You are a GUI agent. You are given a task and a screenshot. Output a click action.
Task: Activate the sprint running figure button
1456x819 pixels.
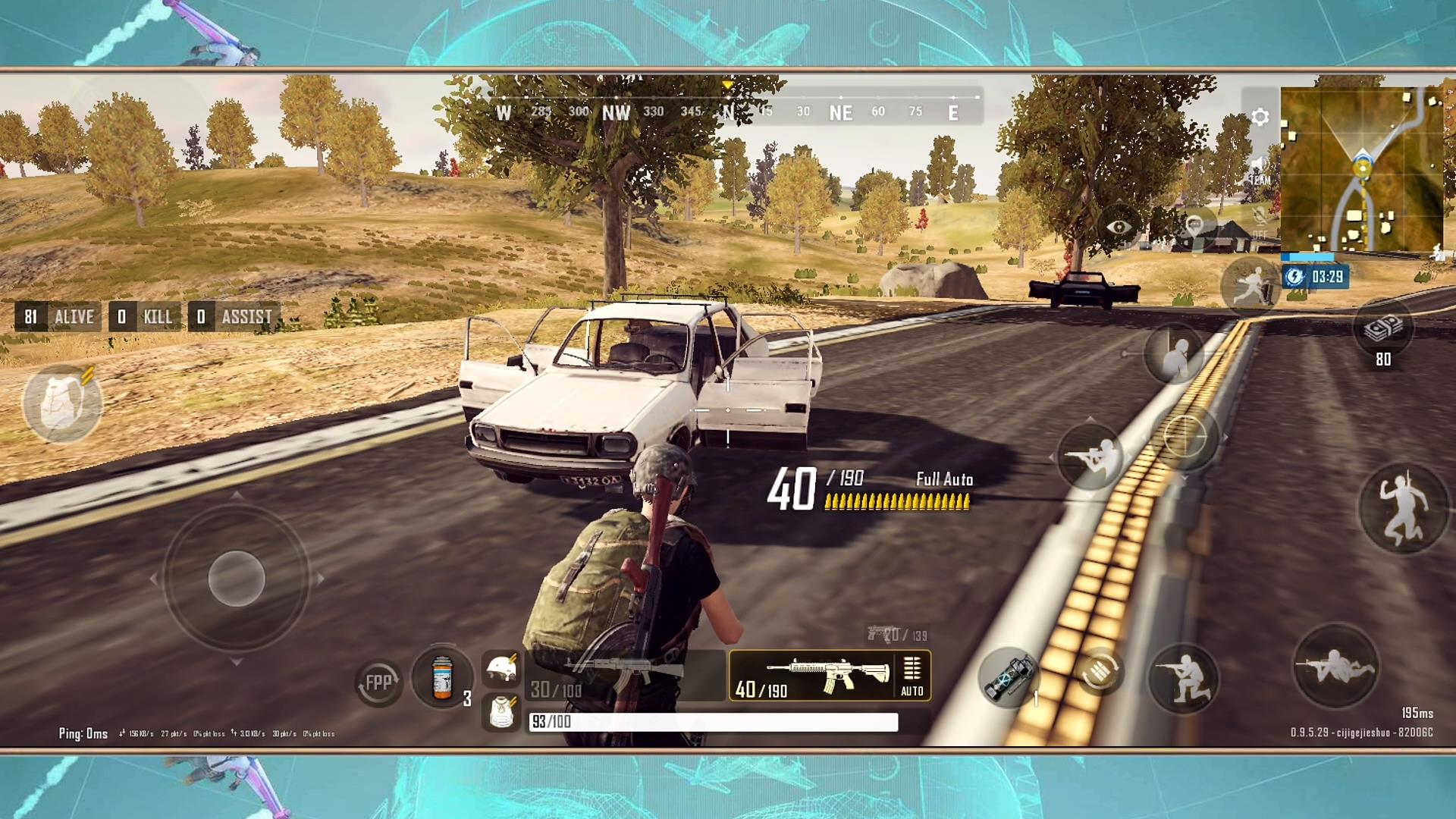coord(1250,287)
